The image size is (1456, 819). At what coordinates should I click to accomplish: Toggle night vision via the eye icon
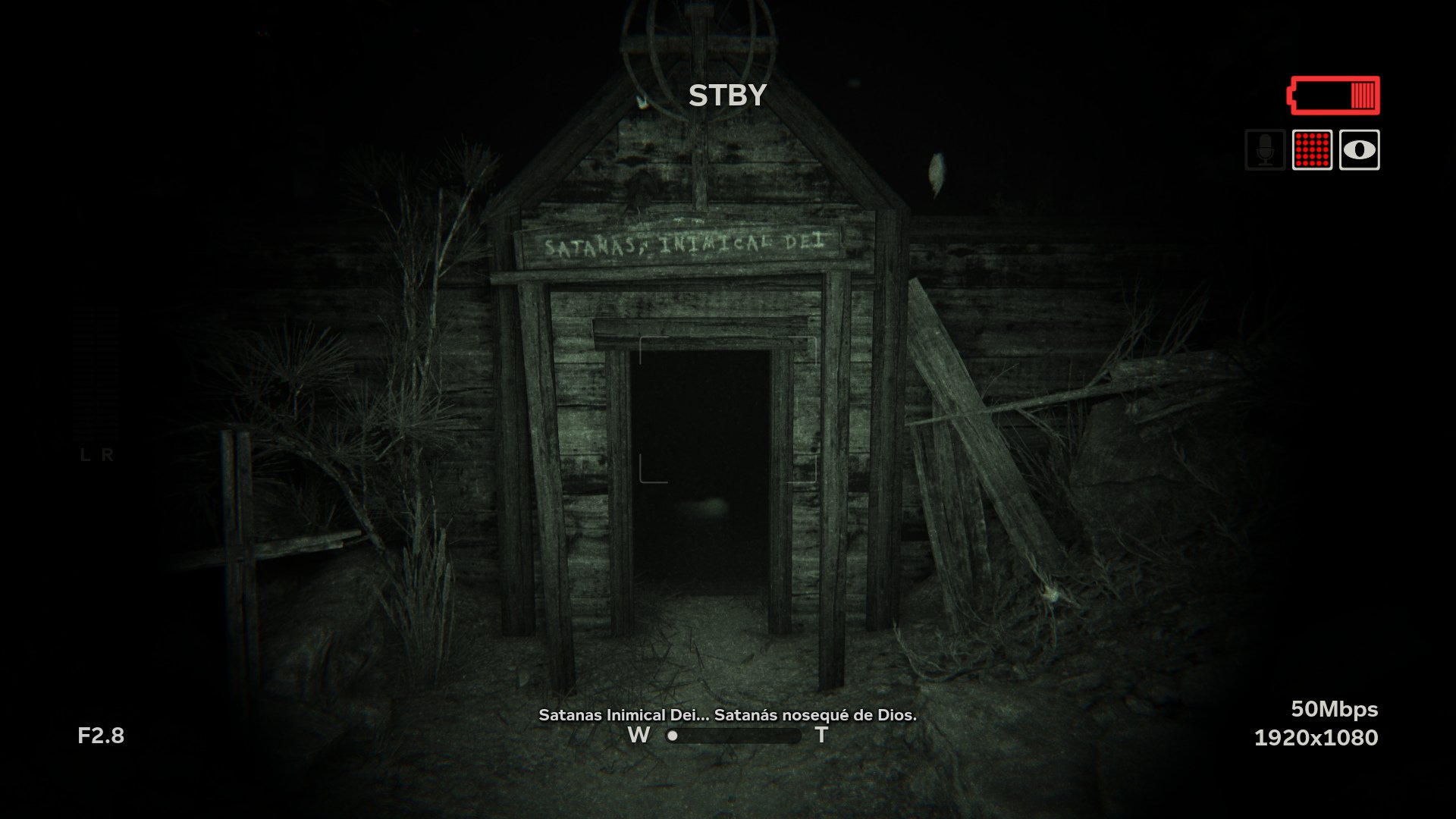click(1360, 149)
